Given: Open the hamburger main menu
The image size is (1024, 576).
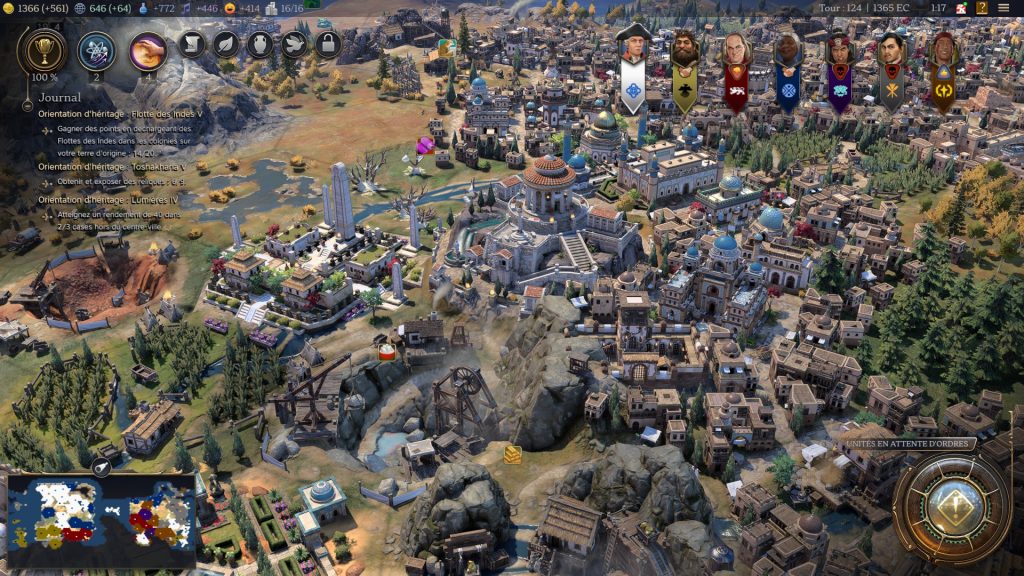Looking at the screenshot, I should 1003,8.
